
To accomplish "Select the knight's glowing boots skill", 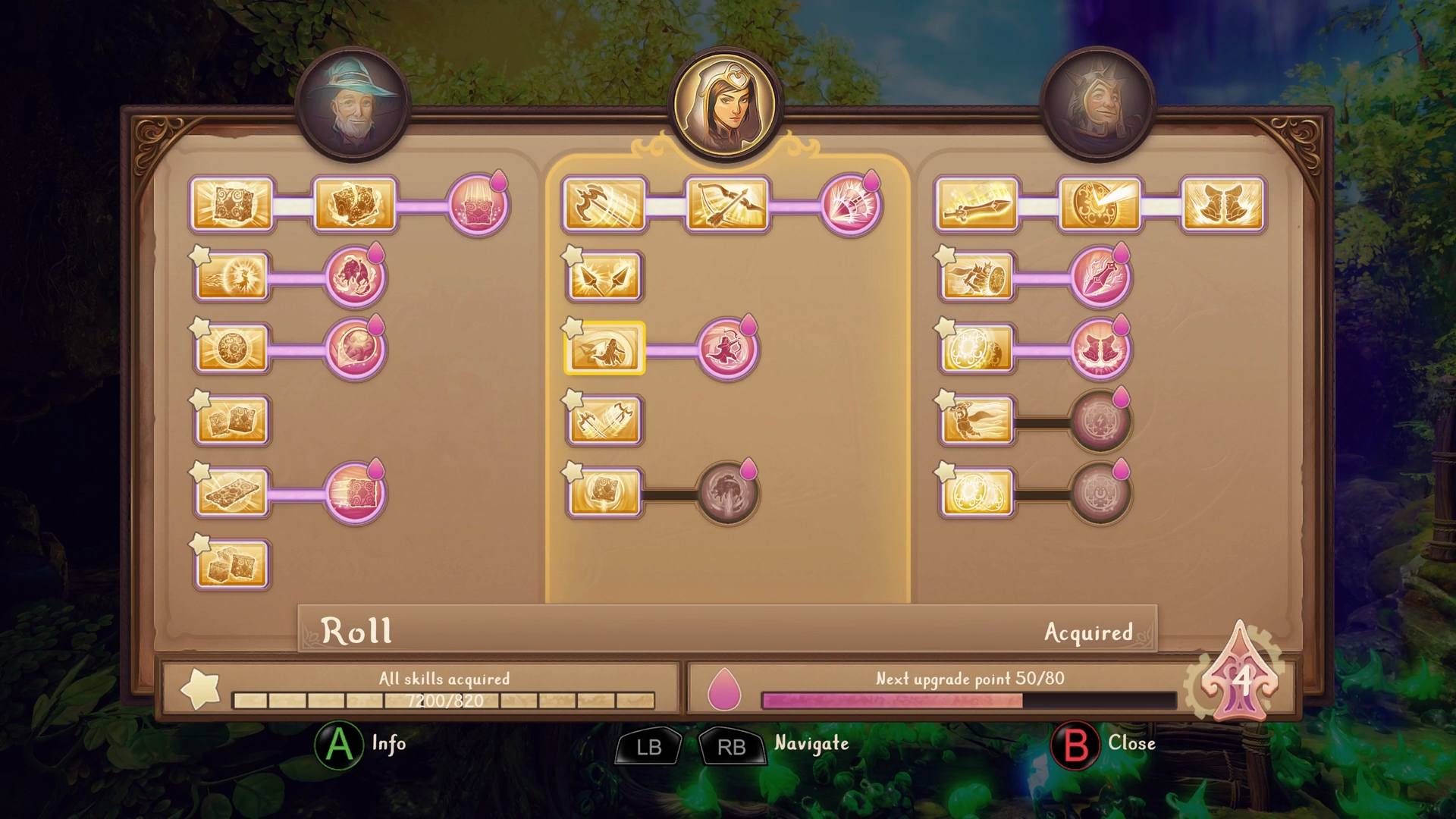I will (1222, 205).
